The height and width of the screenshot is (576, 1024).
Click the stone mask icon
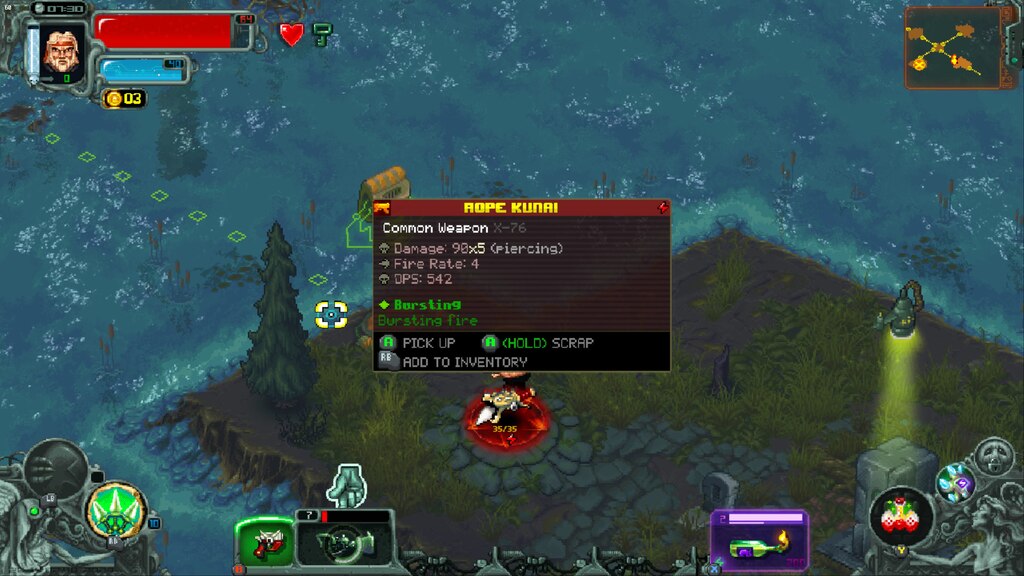click(x=993, y=456)
